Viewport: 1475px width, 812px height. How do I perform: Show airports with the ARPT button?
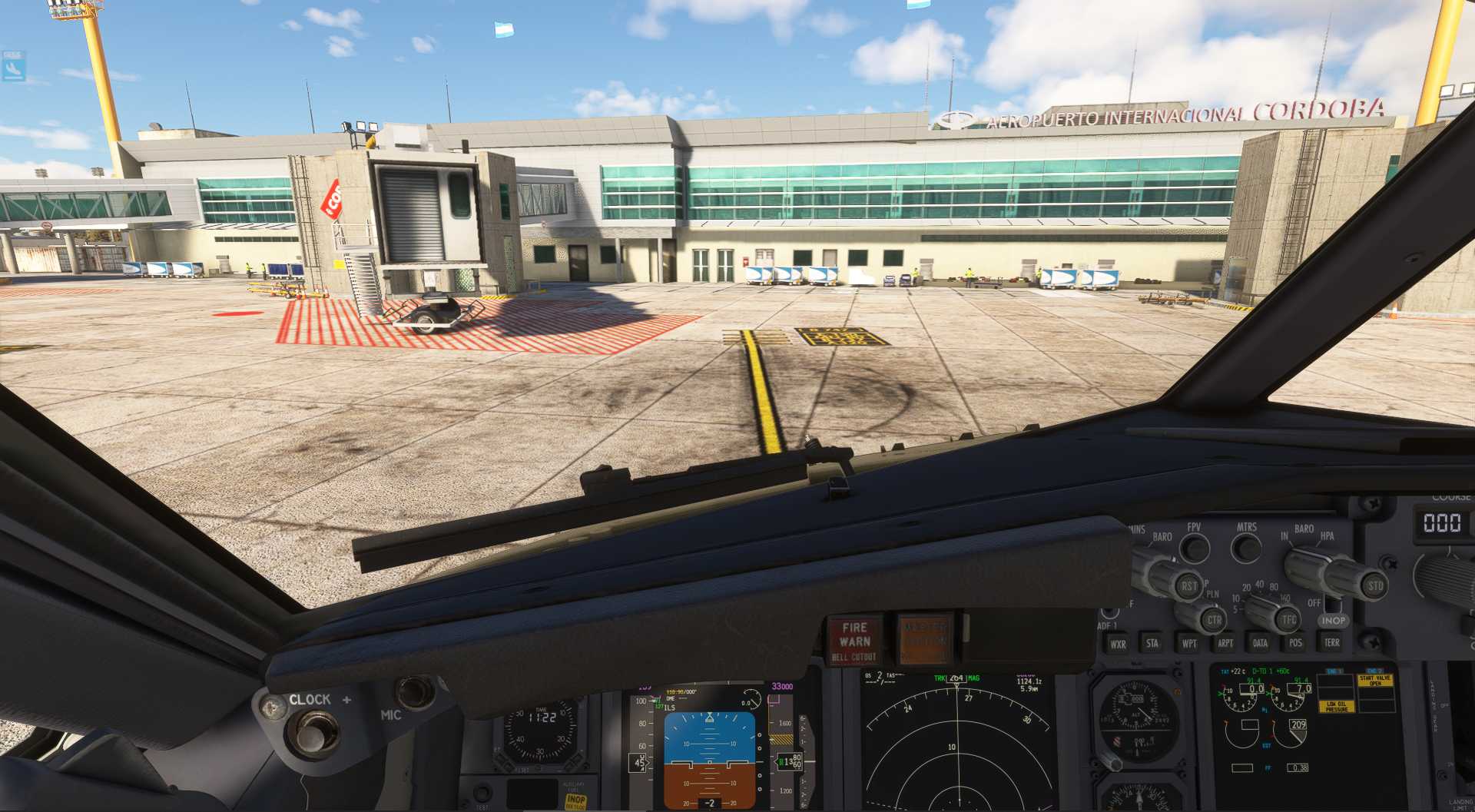pos(1225,643)
